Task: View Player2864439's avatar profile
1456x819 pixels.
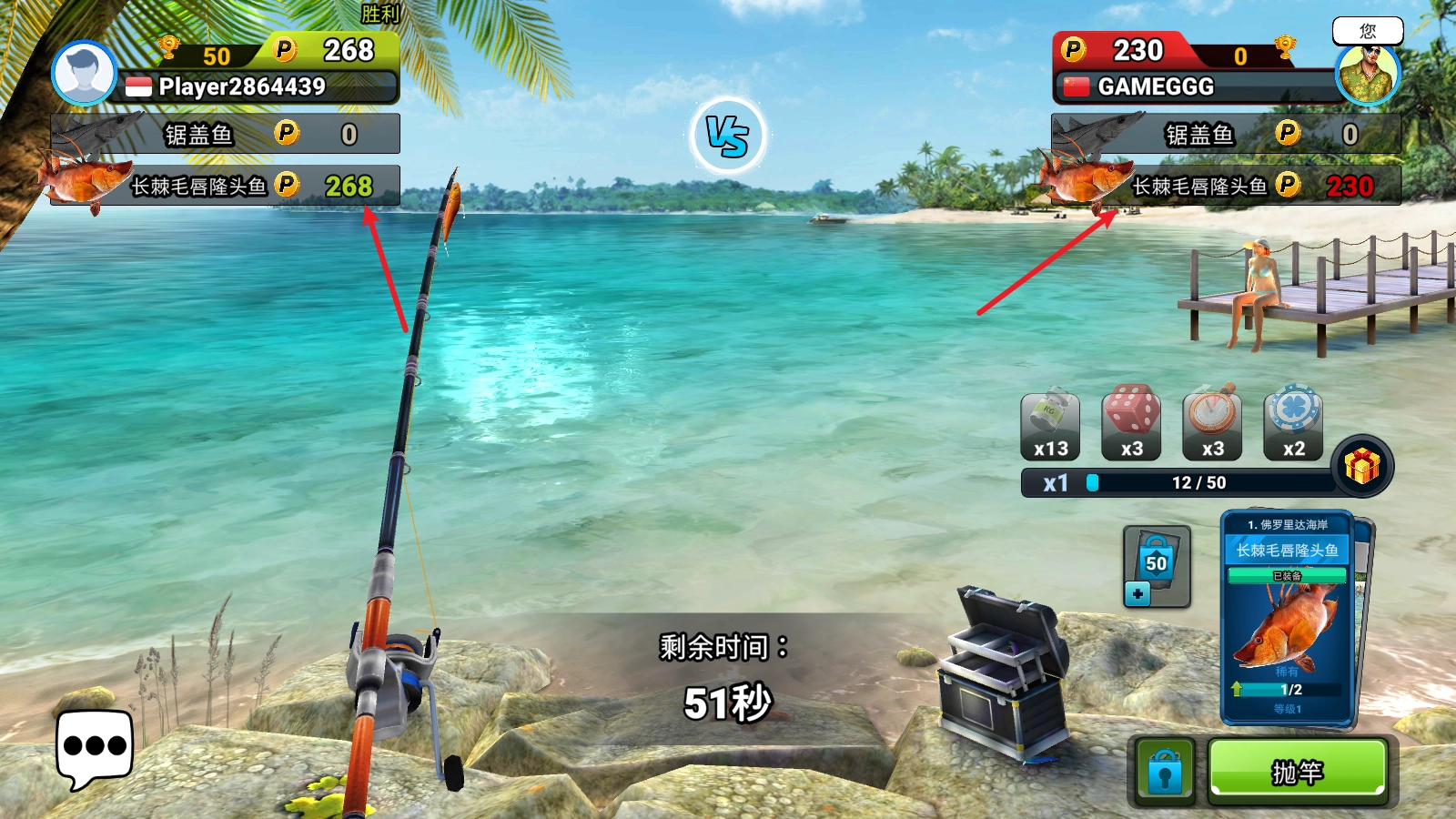Action: (x=84, y=73)
